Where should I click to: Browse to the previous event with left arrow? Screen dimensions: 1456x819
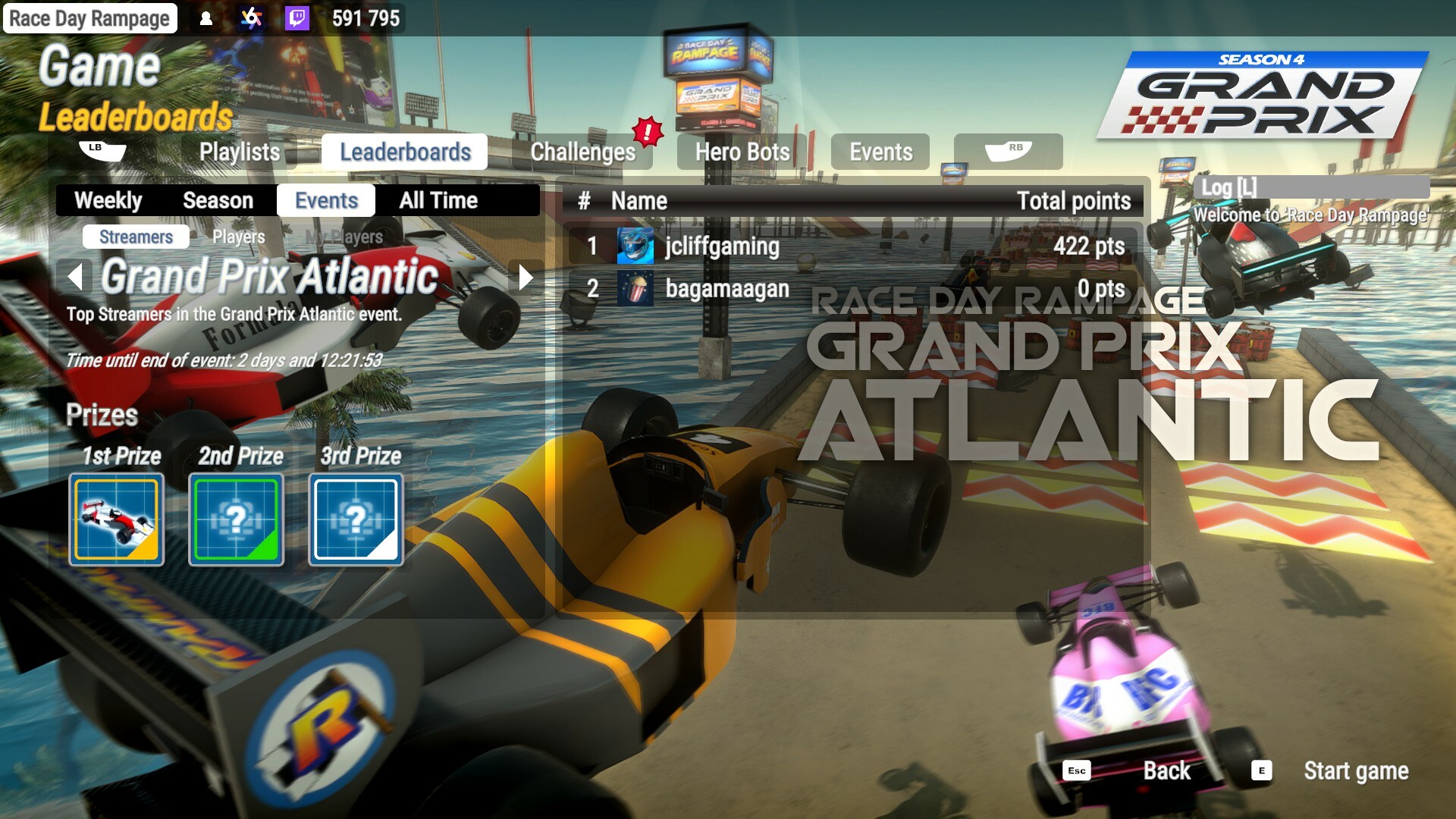(x=74, y=278)
